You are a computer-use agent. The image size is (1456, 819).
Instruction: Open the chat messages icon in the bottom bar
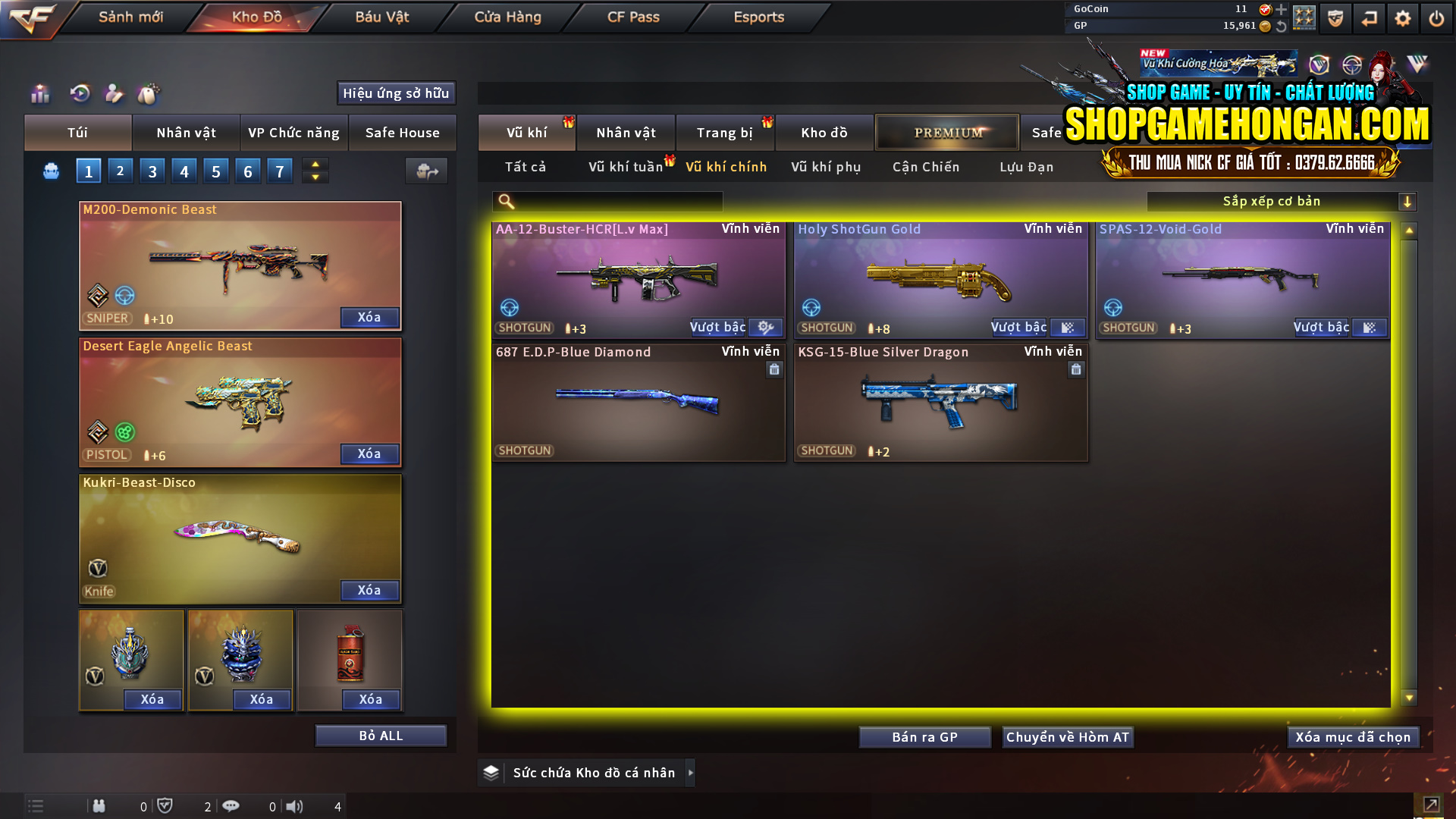click(x=231, y=806)
